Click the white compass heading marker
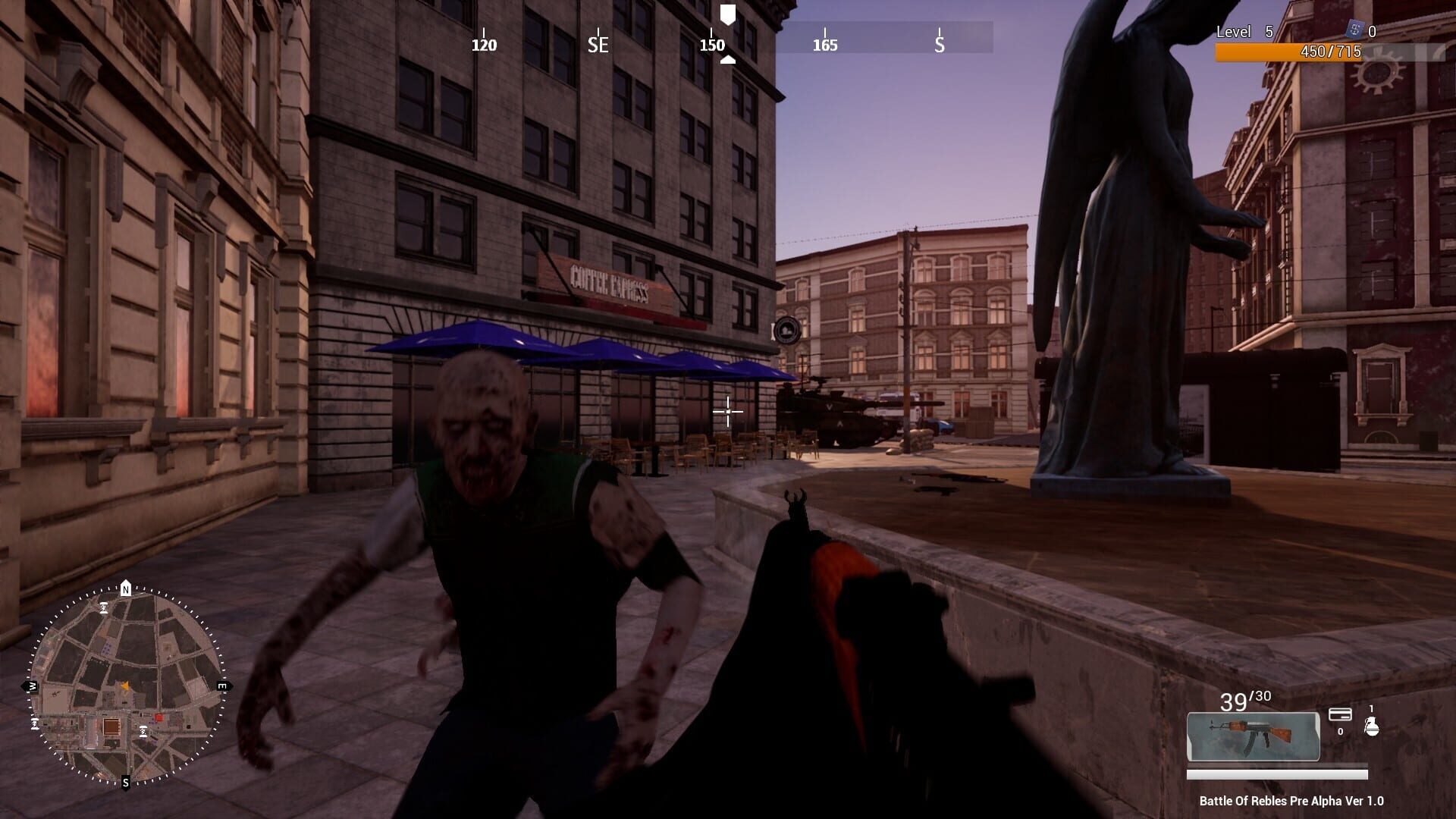Viewport: 1456px width, 819px height. [727, 14]
